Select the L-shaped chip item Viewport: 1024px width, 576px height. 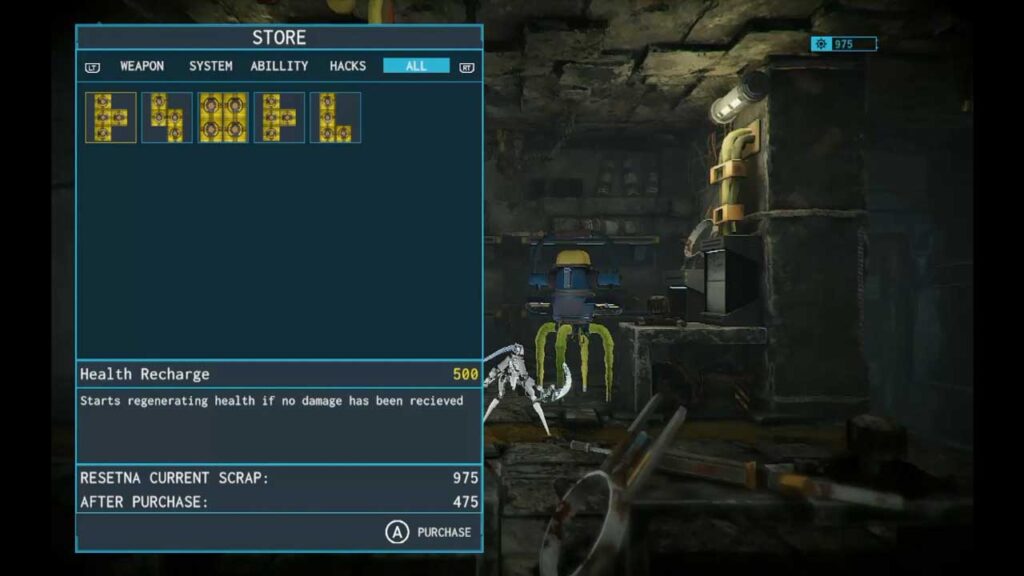[x=335, y=118]
